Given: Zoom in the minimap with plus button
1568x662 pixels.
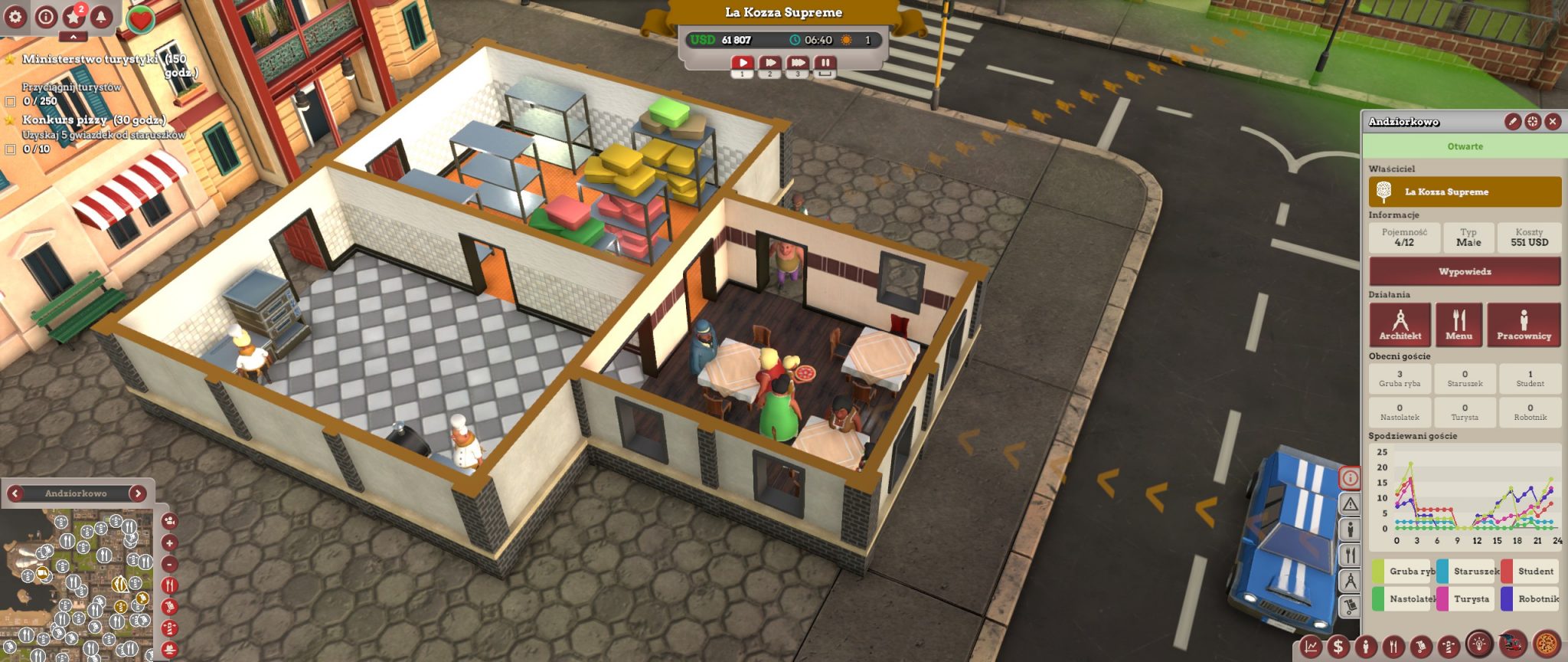Looking at the screenshot, I should tap(169, 543).
